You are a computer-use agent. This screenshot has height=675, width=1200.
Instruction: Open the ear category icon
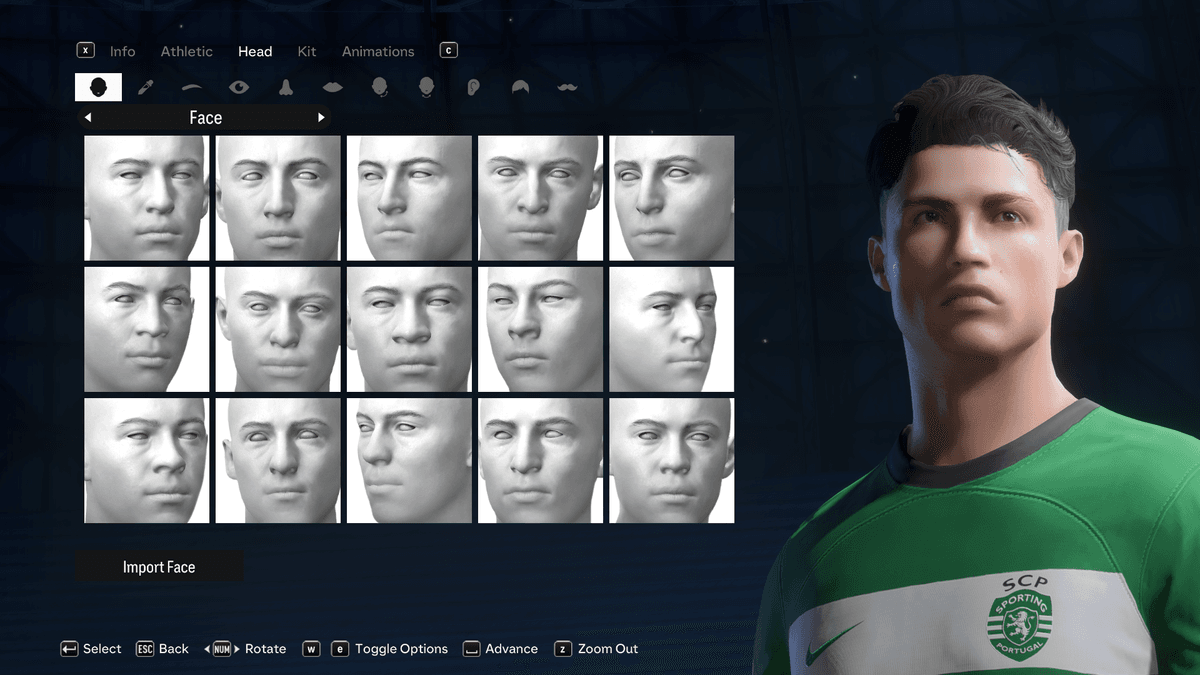coord(474,88)
